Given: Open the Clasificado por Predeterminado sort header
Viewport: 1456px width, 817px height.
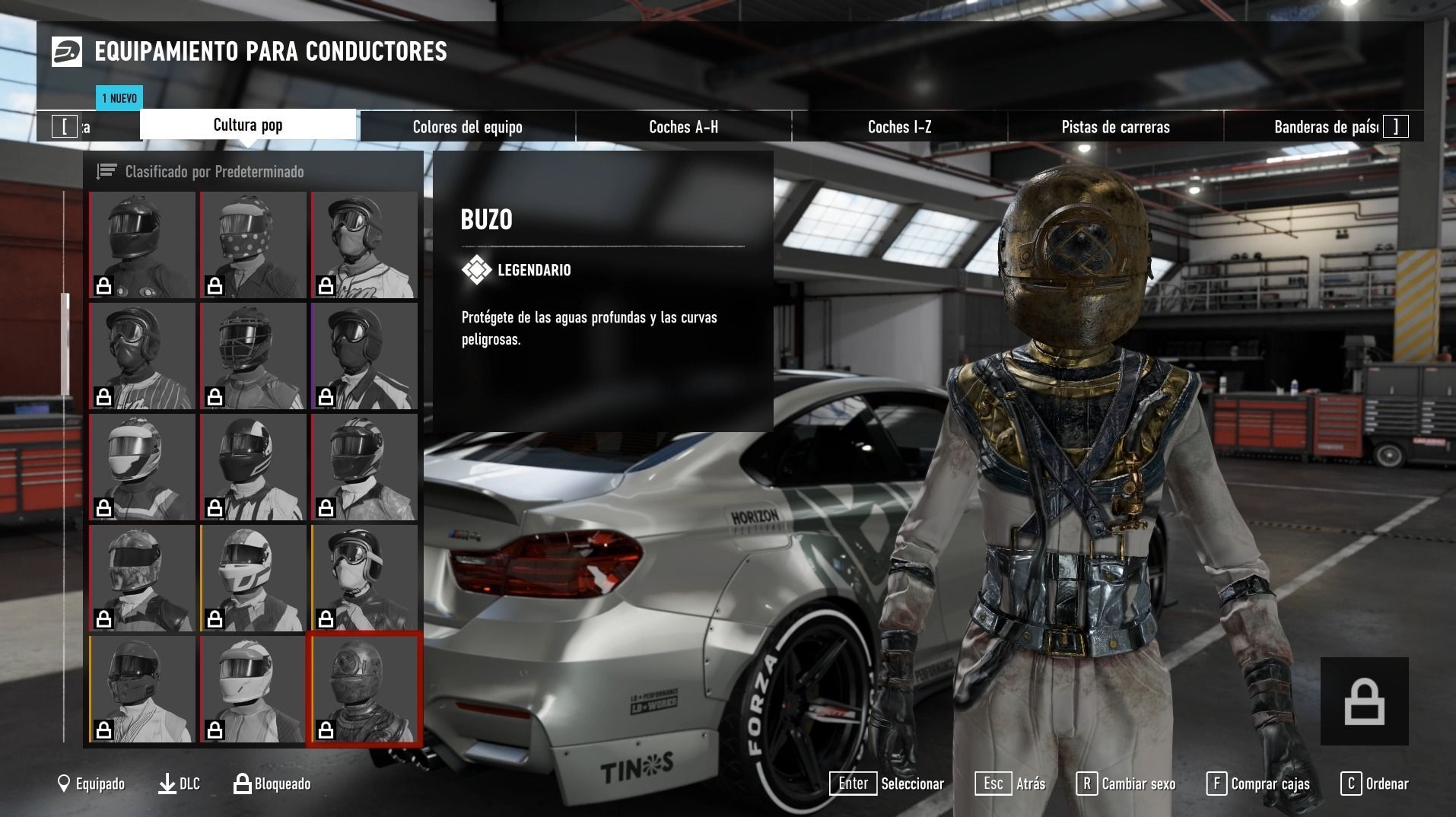Looking at the screenshot, I should pyautogui.click(x=215, y=172).
